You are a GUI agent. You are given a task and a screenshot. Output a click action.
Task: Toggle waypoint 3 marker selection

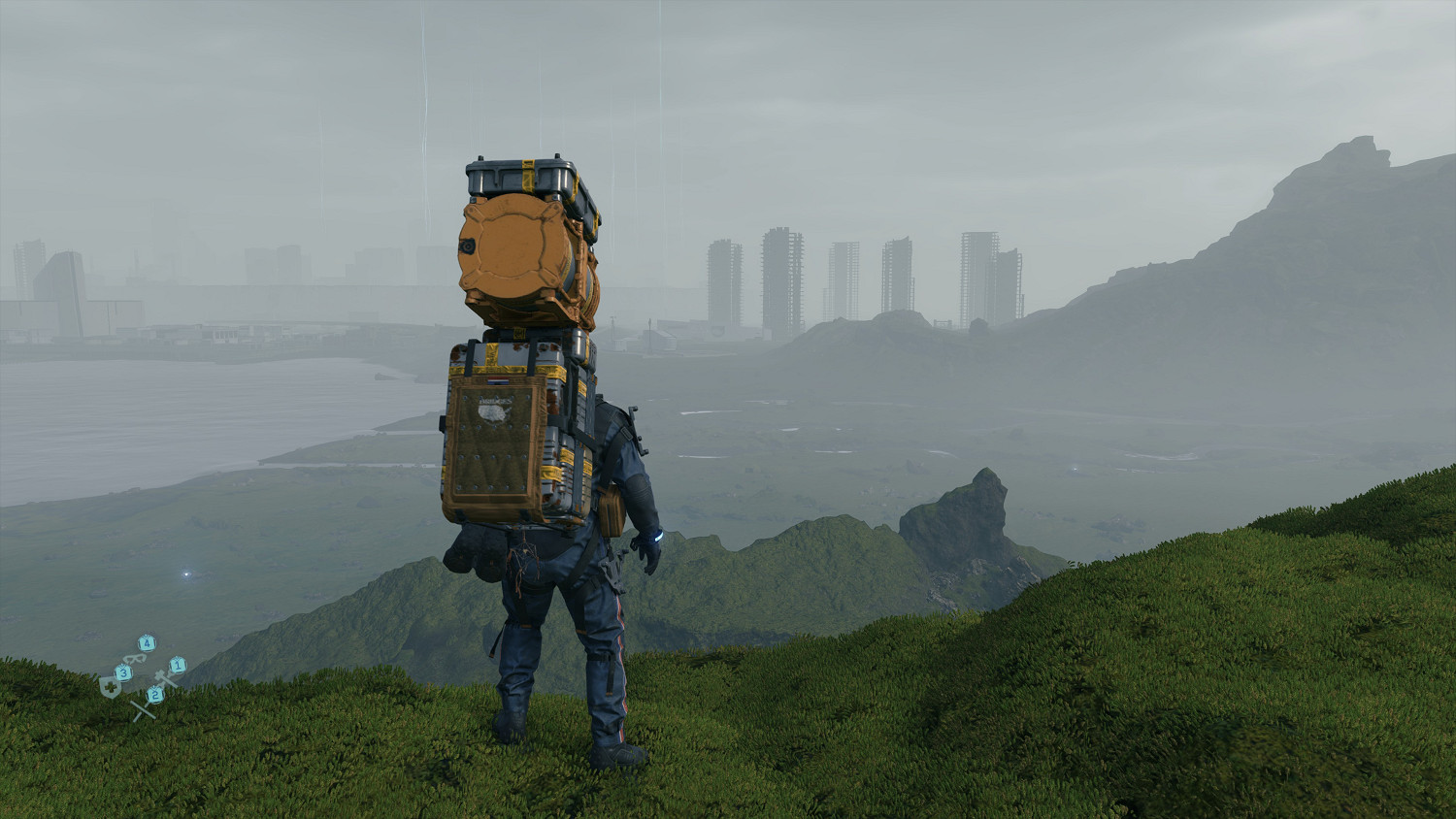click(x=123, y=673)
